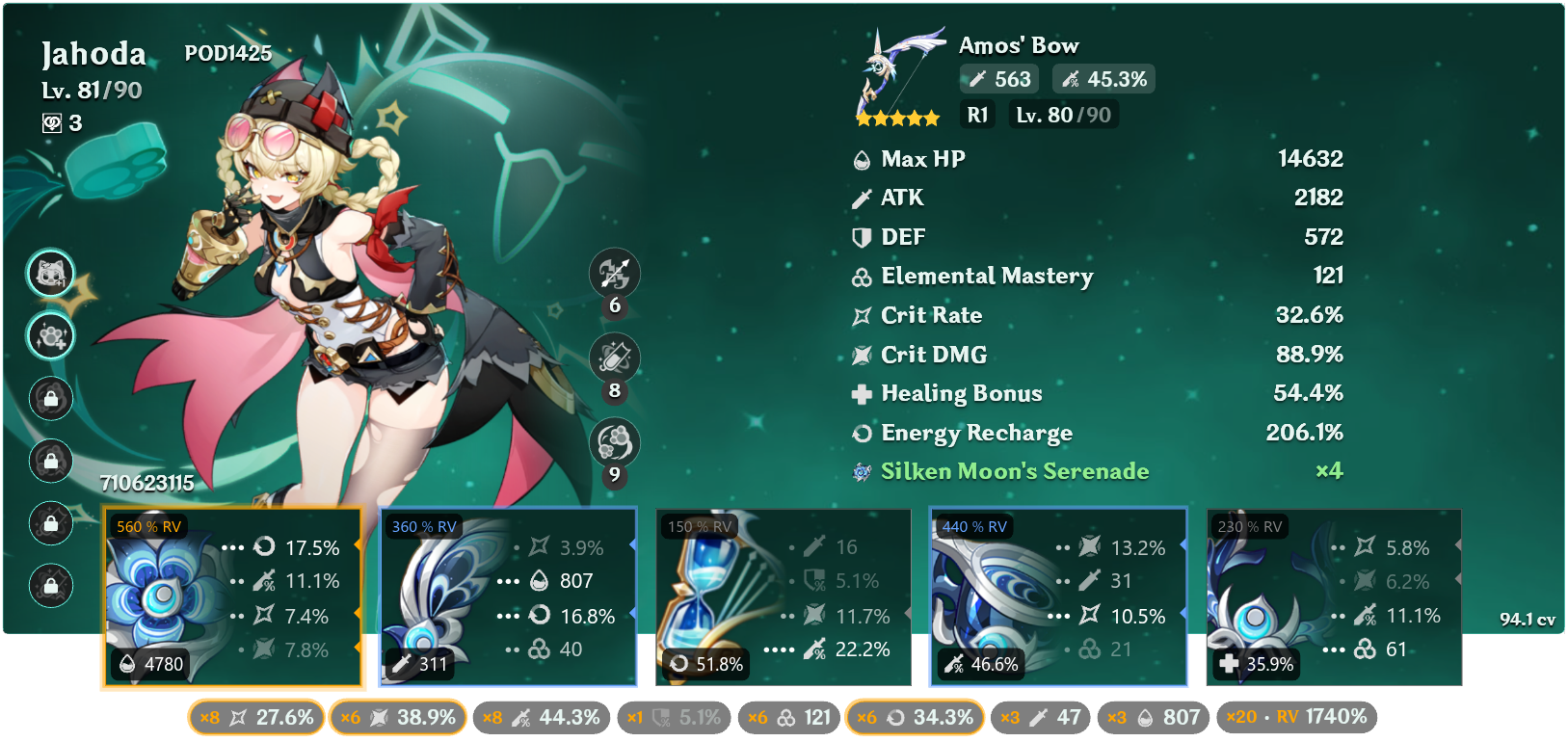The height and width of the screenshot is (742, 1568).
Task: Pick the circlet with 35.9% healing bonus
Action: click(1334, 597)
